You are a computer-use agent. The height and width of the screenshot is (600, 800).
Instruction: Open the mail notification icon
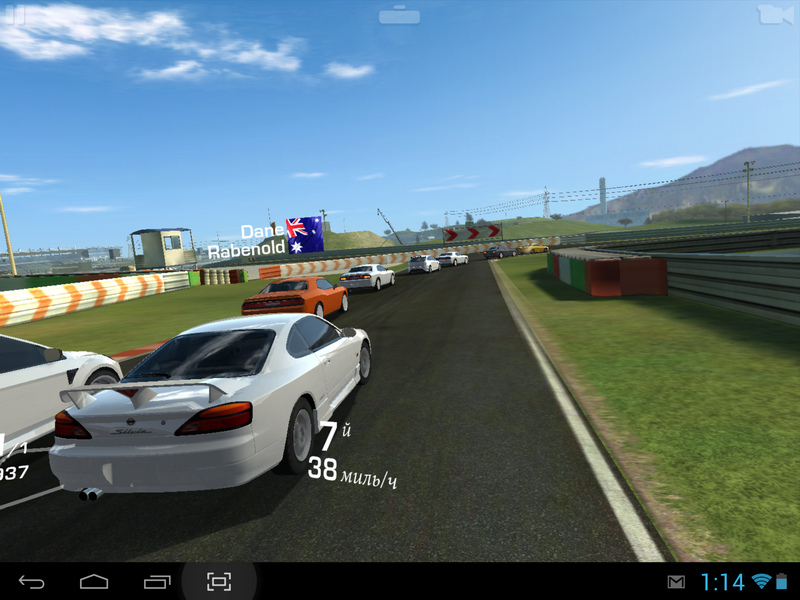coord(677,581)
